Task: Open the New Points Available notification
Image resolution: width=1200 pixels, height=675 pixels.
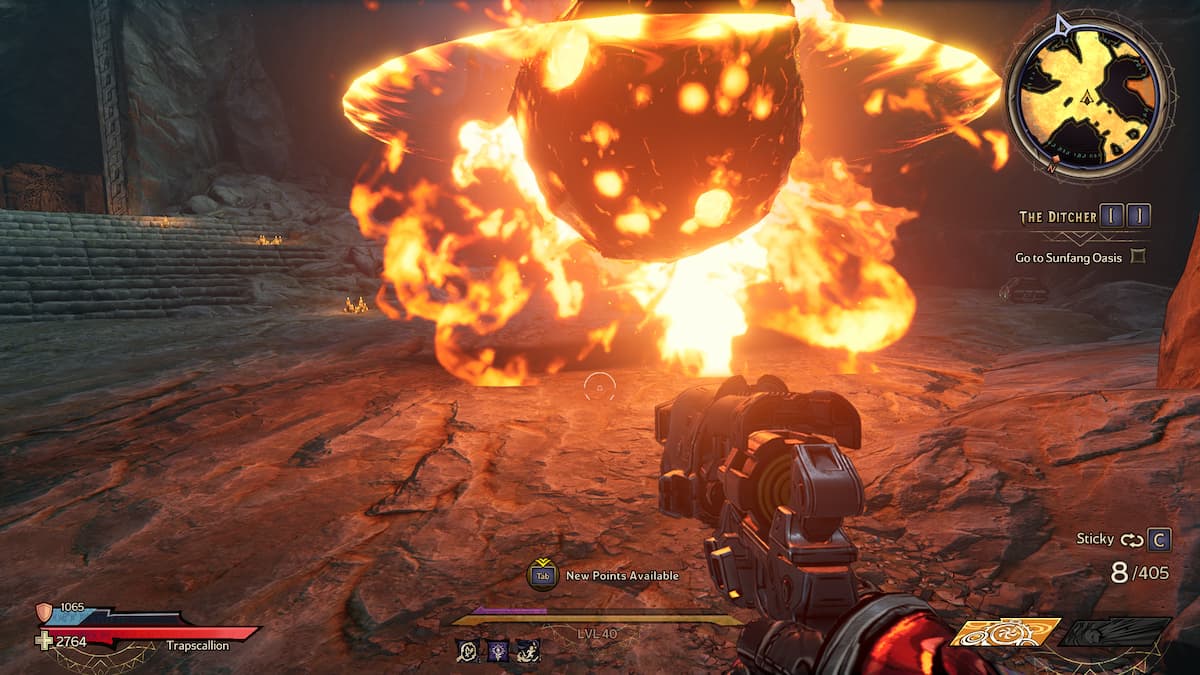Action: [603, 575]
